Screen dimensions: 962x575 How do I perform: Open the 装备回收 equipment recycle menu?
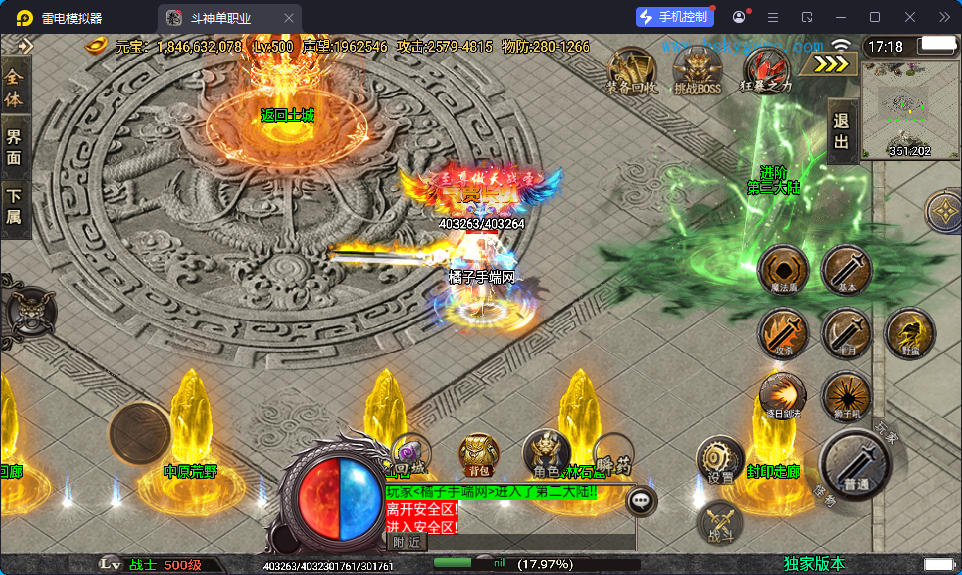(x=631, y=70)
